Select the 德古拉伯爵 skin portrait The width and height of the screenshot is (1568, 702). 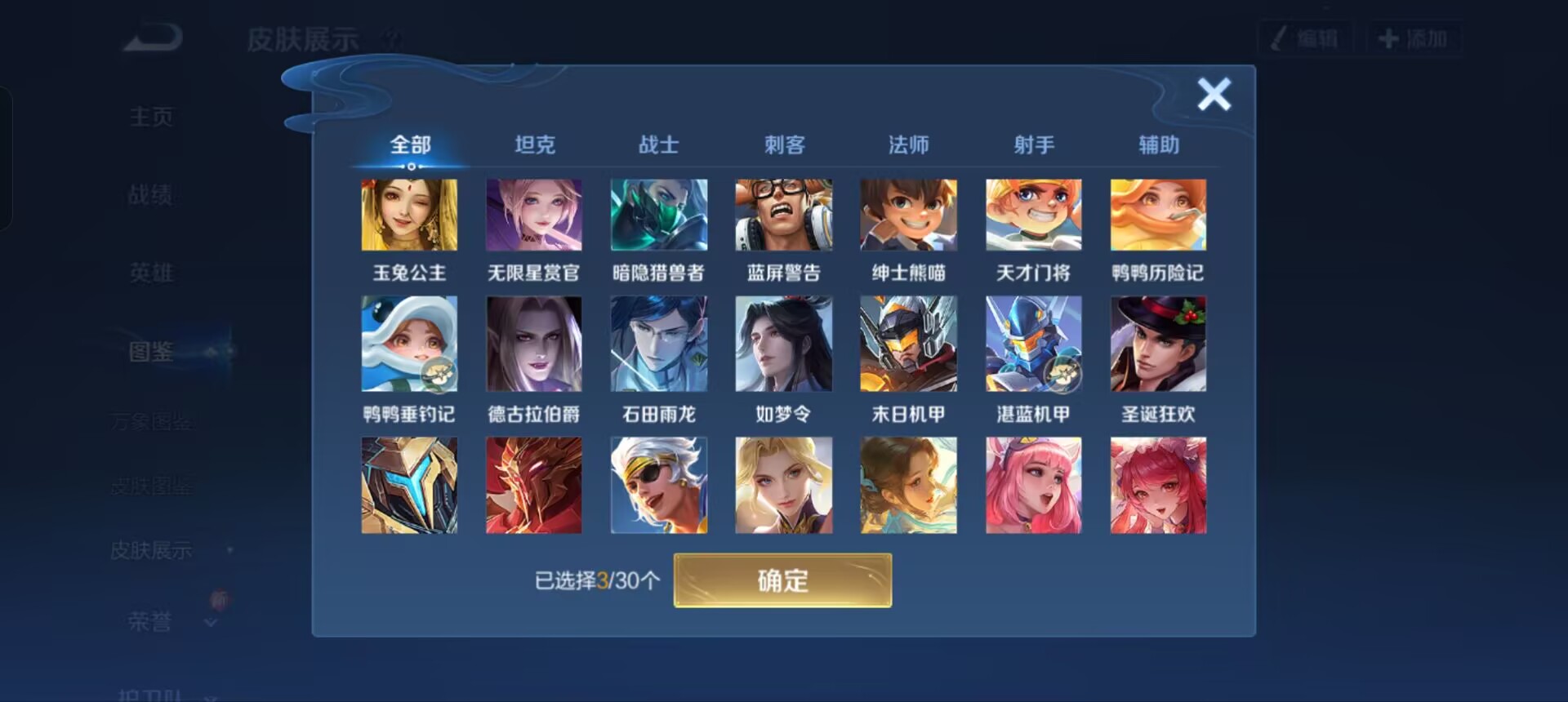point(534,344)
